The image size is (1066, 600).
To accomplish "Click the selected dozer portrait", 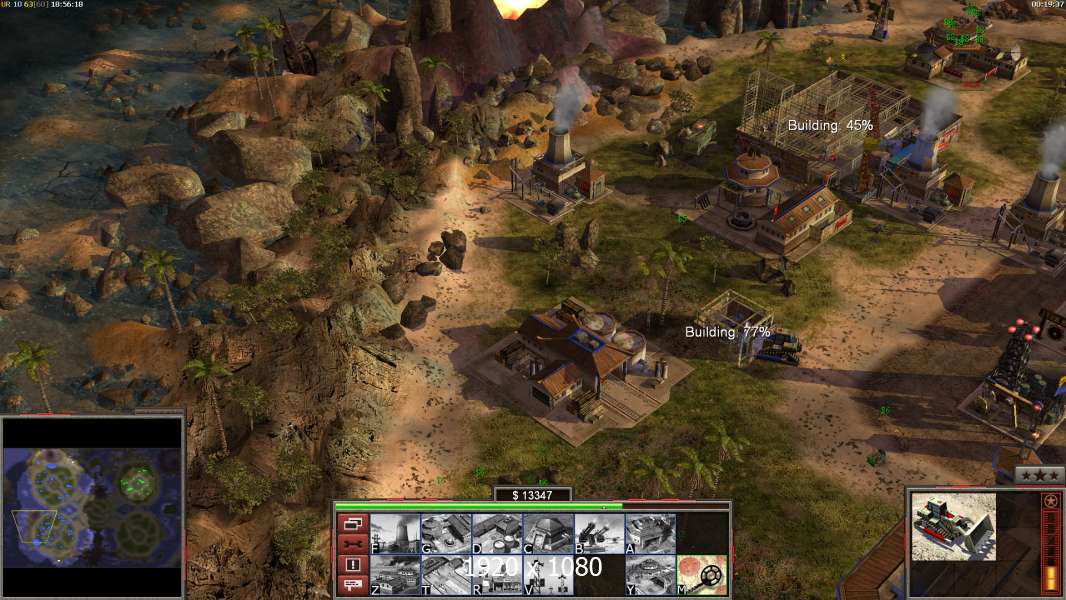I will point(953,526).
